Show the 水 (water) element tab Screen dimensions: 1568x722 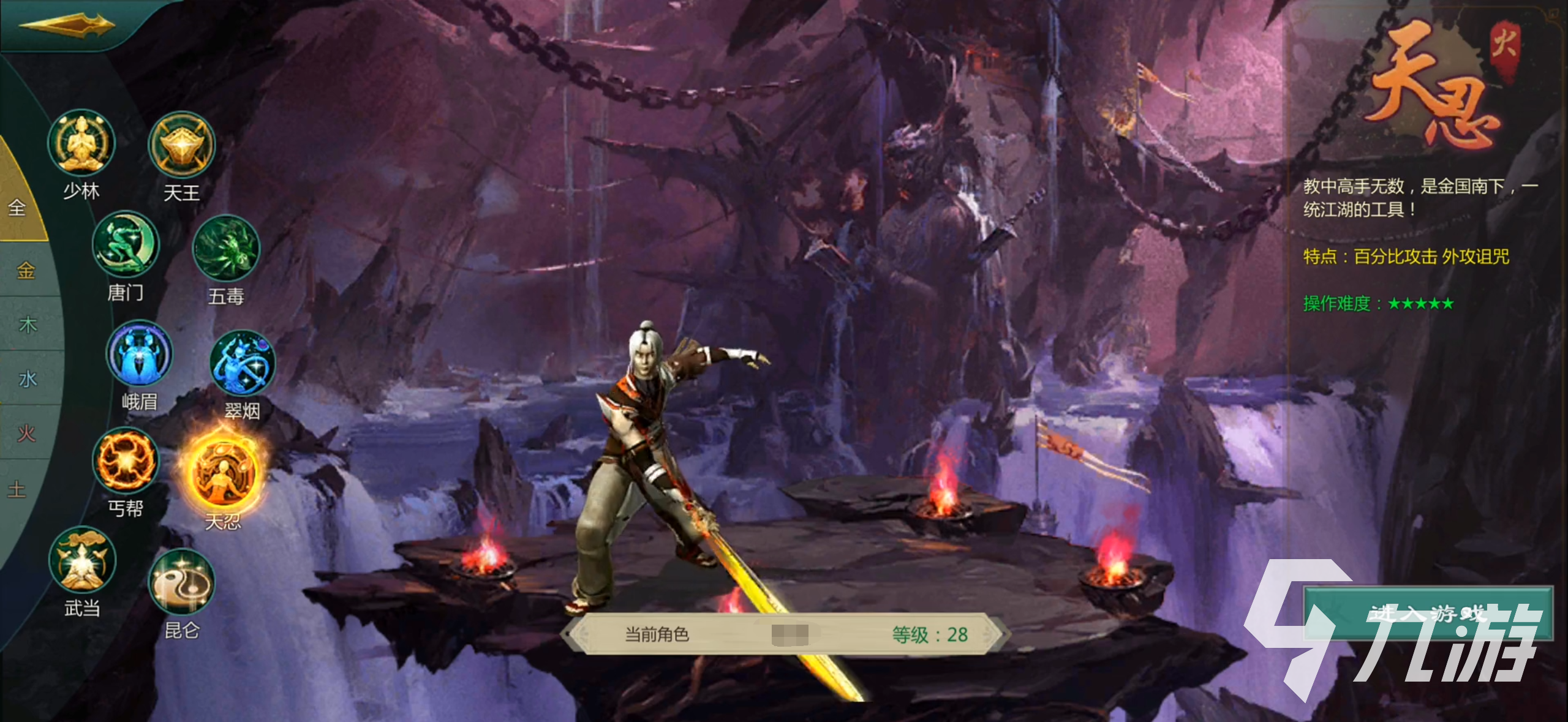click(x=28, y=379)
